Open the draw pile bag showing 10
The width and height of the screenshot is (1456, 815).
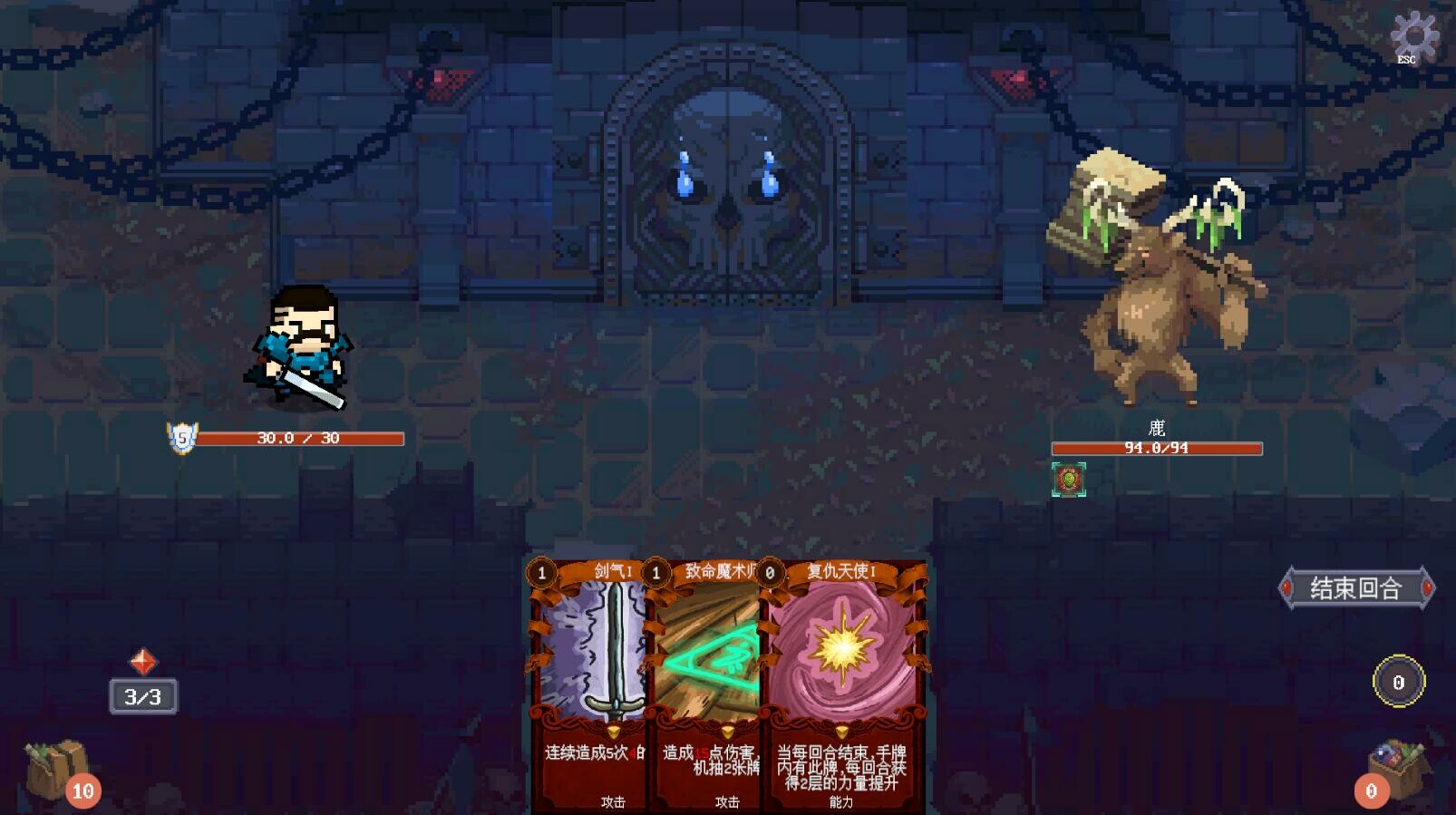click(56, 771)
